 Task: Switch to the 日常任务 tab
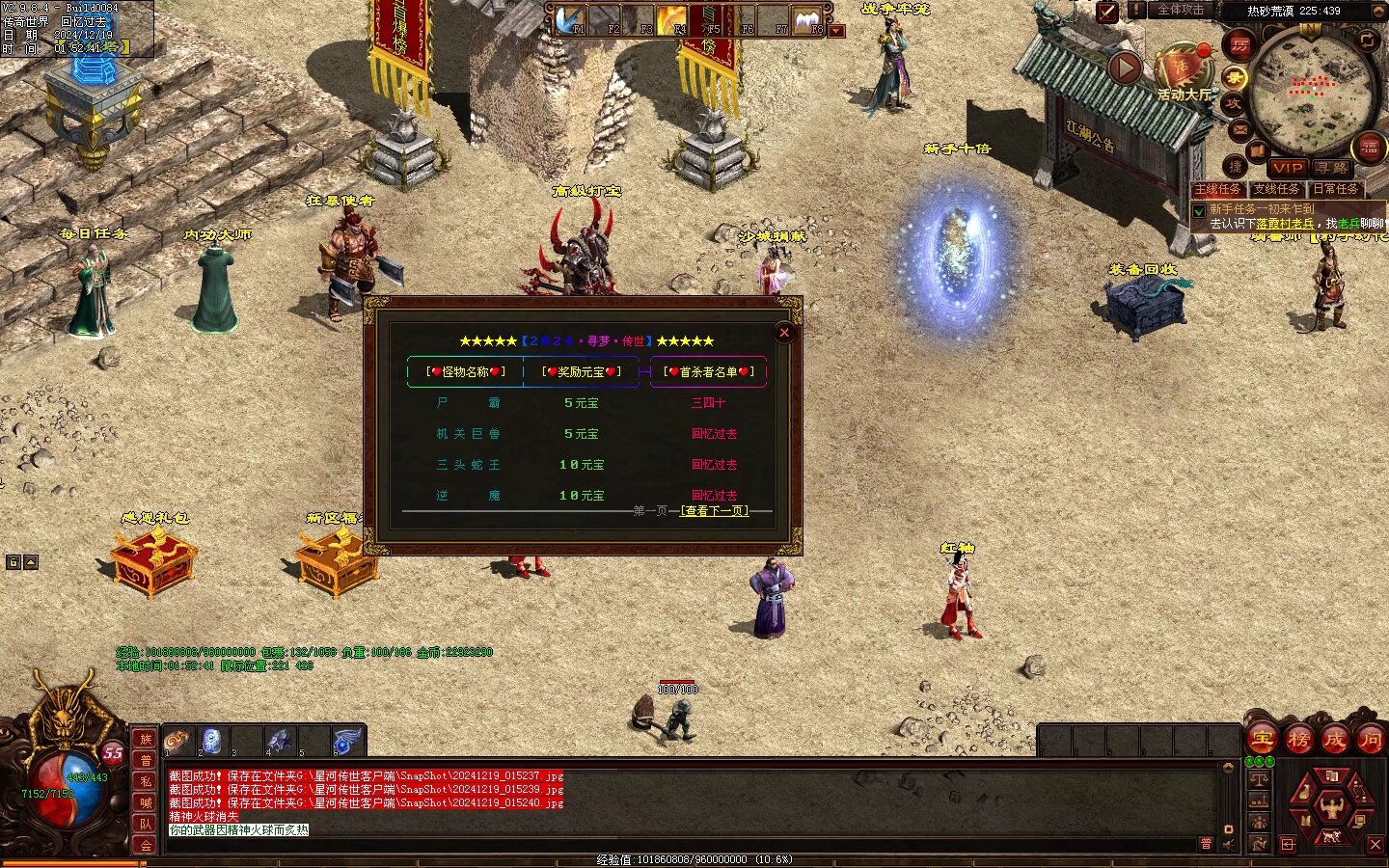point(1336,189)
